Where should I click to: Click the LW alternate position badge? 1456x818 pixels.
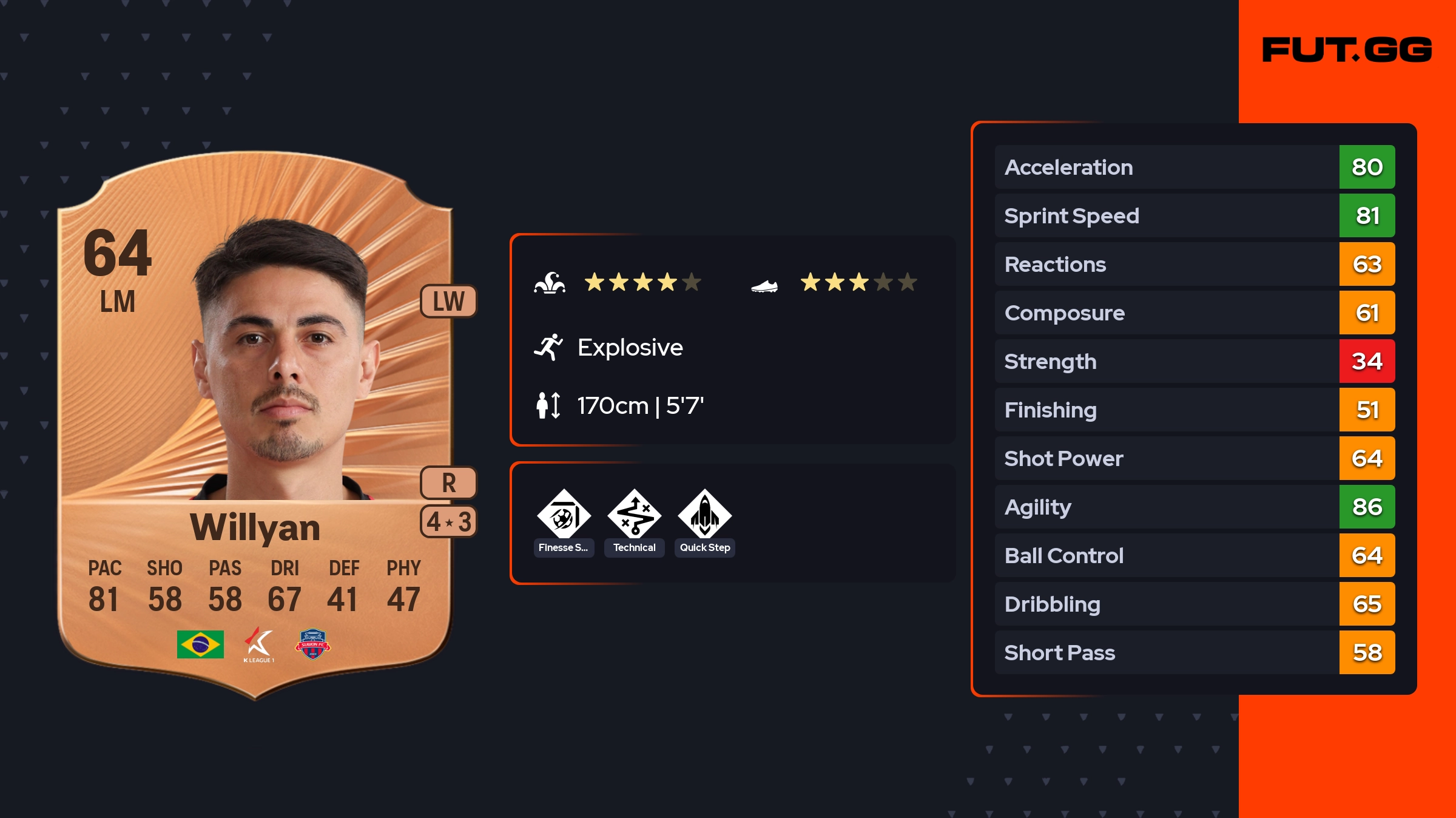tap(448, 301)
